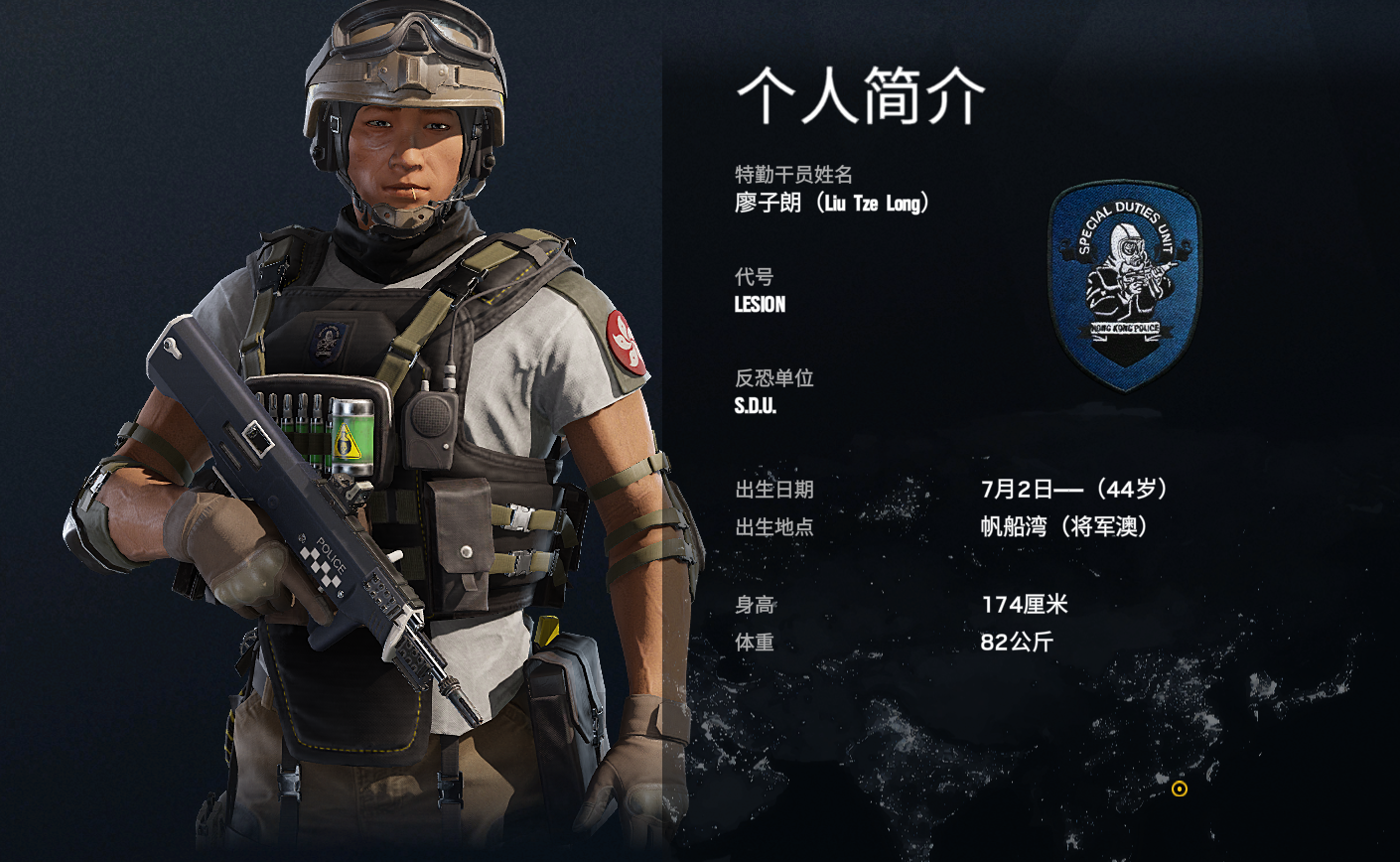This screenshot has width=1400, height=862.
Task: Click the yellow map marker over Hong Kong
Action: 1178,790
